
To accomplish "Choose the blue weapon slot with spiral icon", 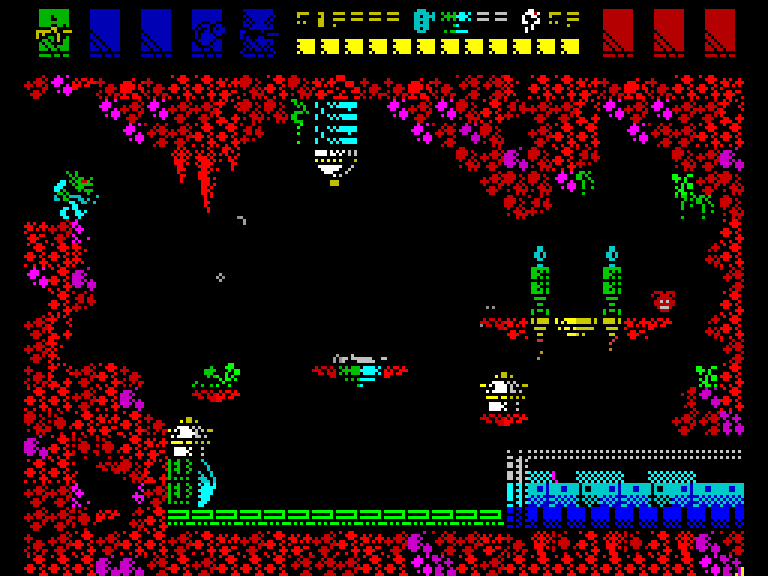I will pos(207,32).
